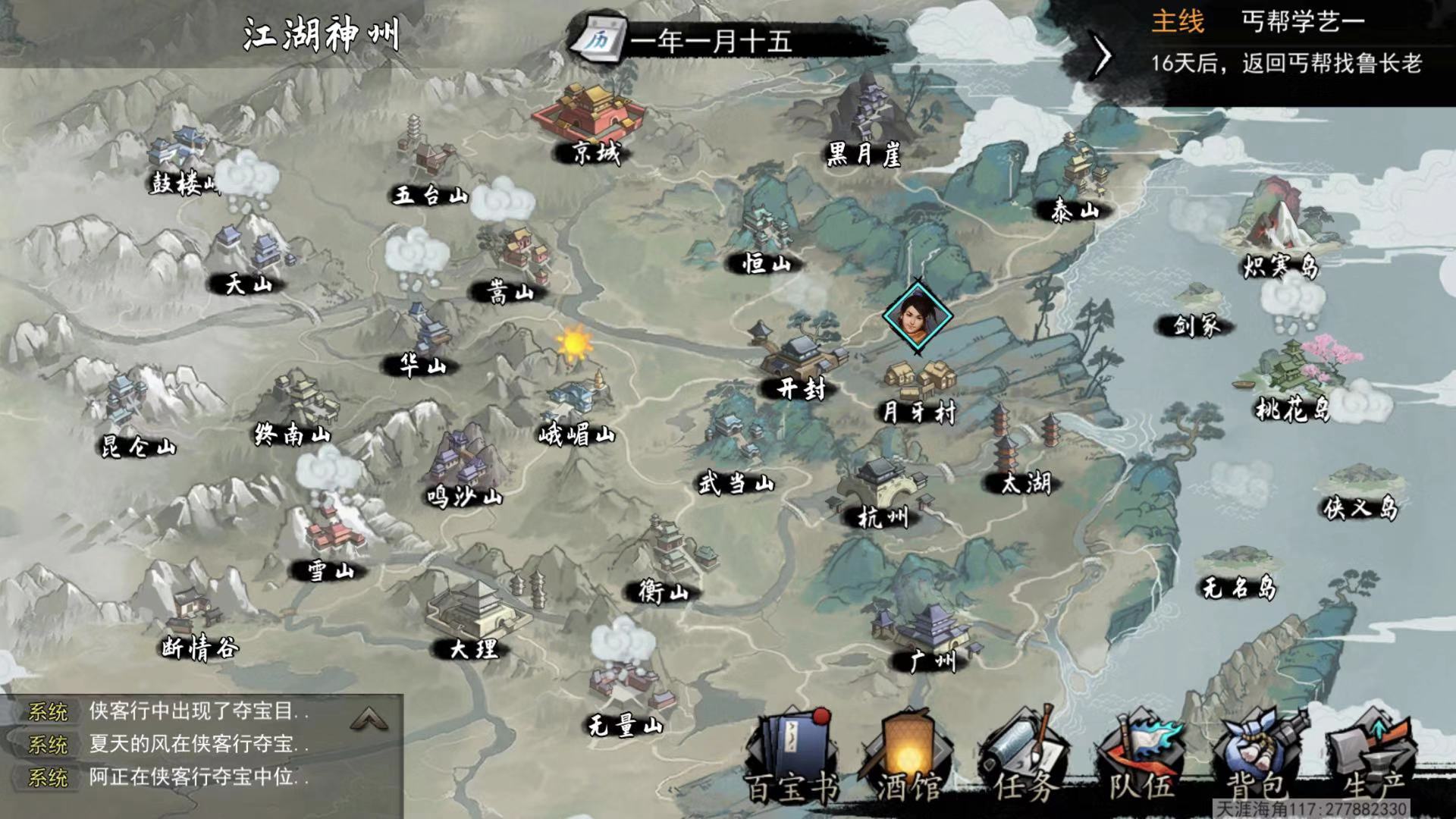Viewport: 1456px width, 819px height.
Task: Show the 队伍 team panel
Action: click(x=1141, y=758)
